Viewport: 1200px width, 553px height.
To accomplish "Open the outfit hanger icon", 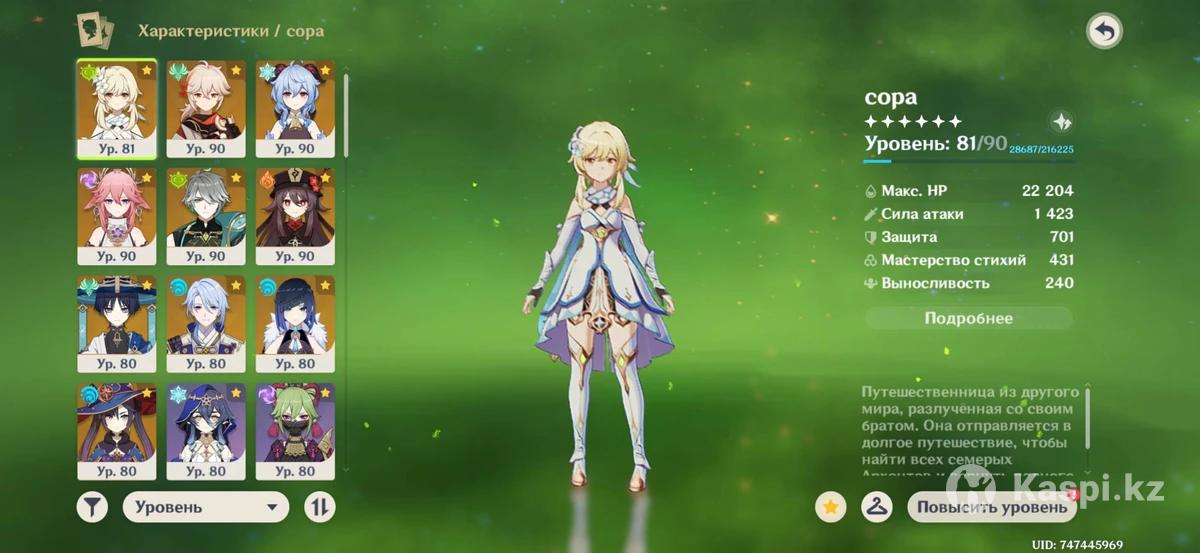I will click(x=876, y=507).
